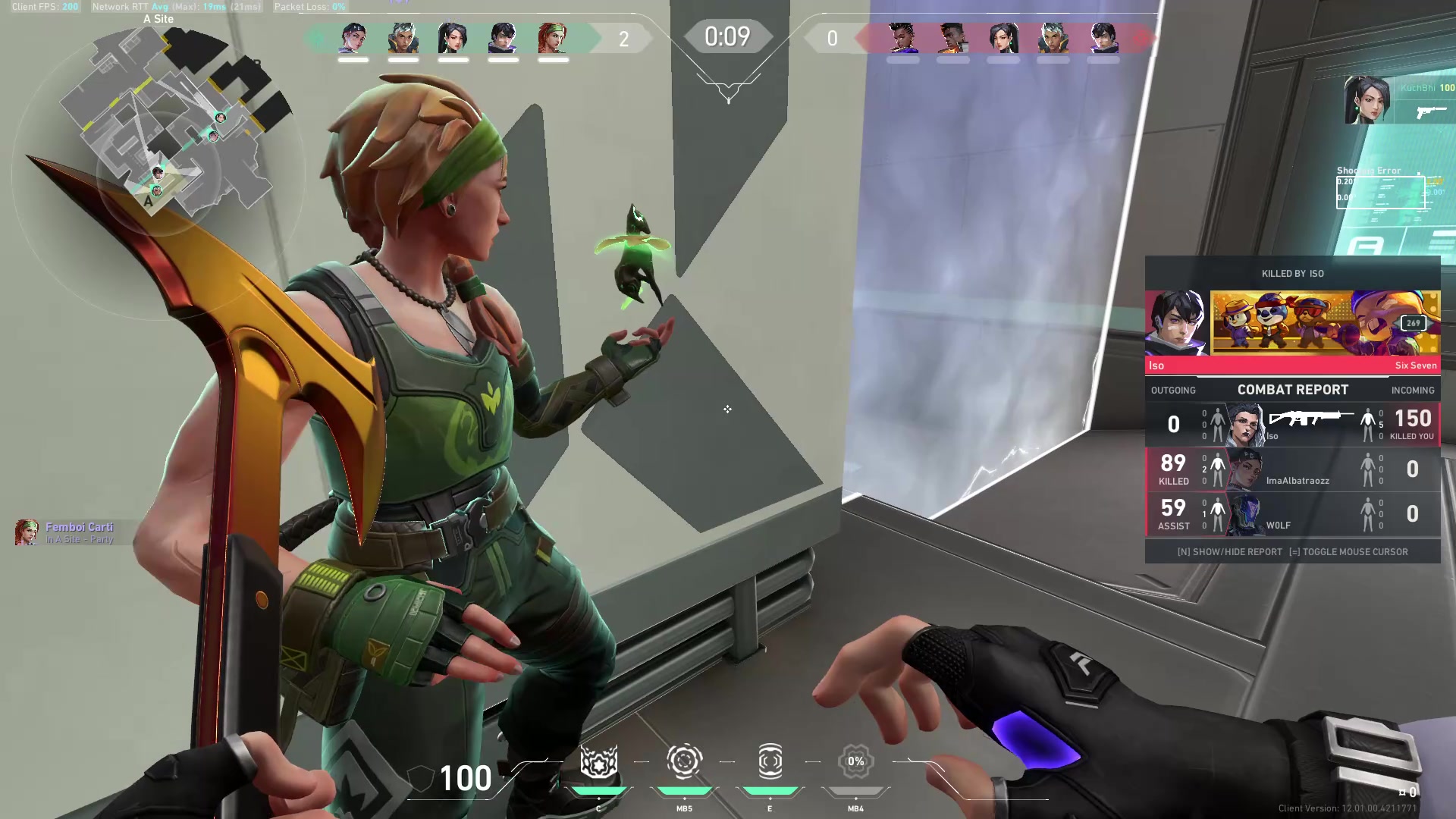Click the Resurrection ultimate icon showing 0%

click(855, 762)
